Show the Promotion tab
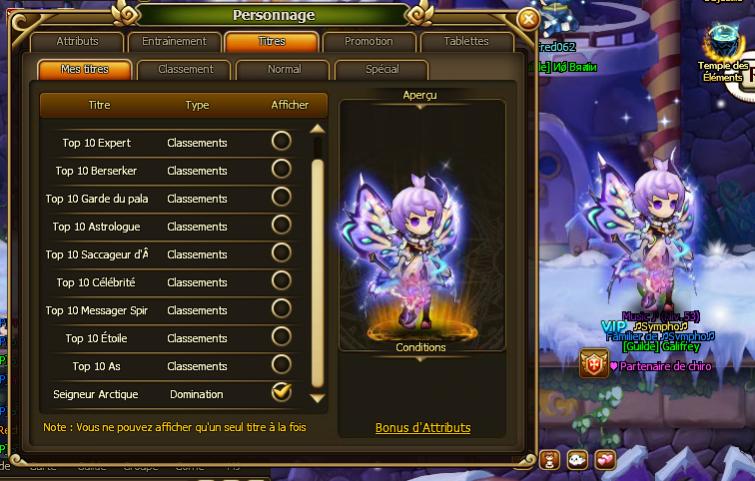 pyautogui.click(x=368, y=42)
